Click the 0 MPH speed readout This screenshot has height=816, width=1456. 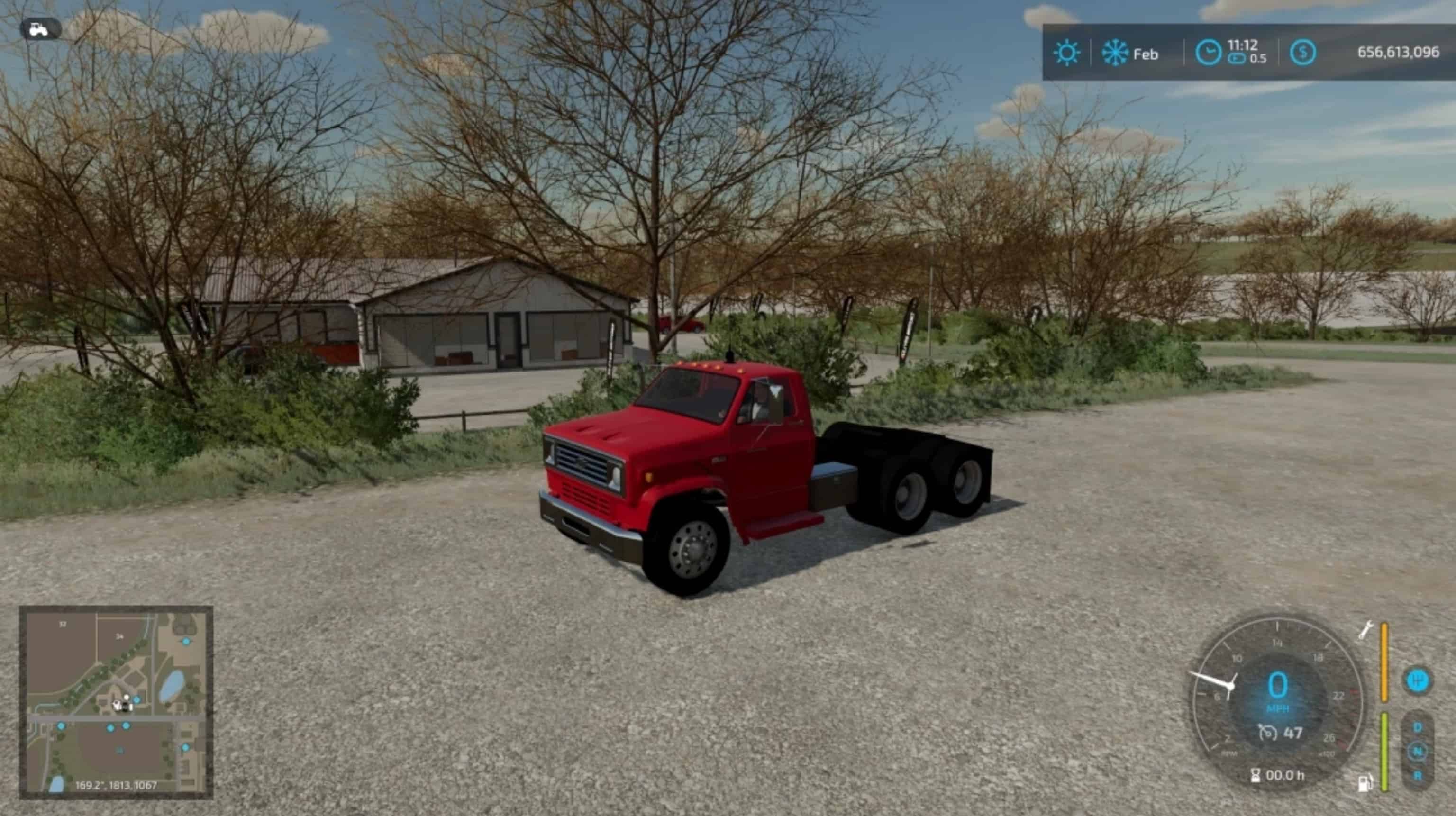click(1278, 684)
